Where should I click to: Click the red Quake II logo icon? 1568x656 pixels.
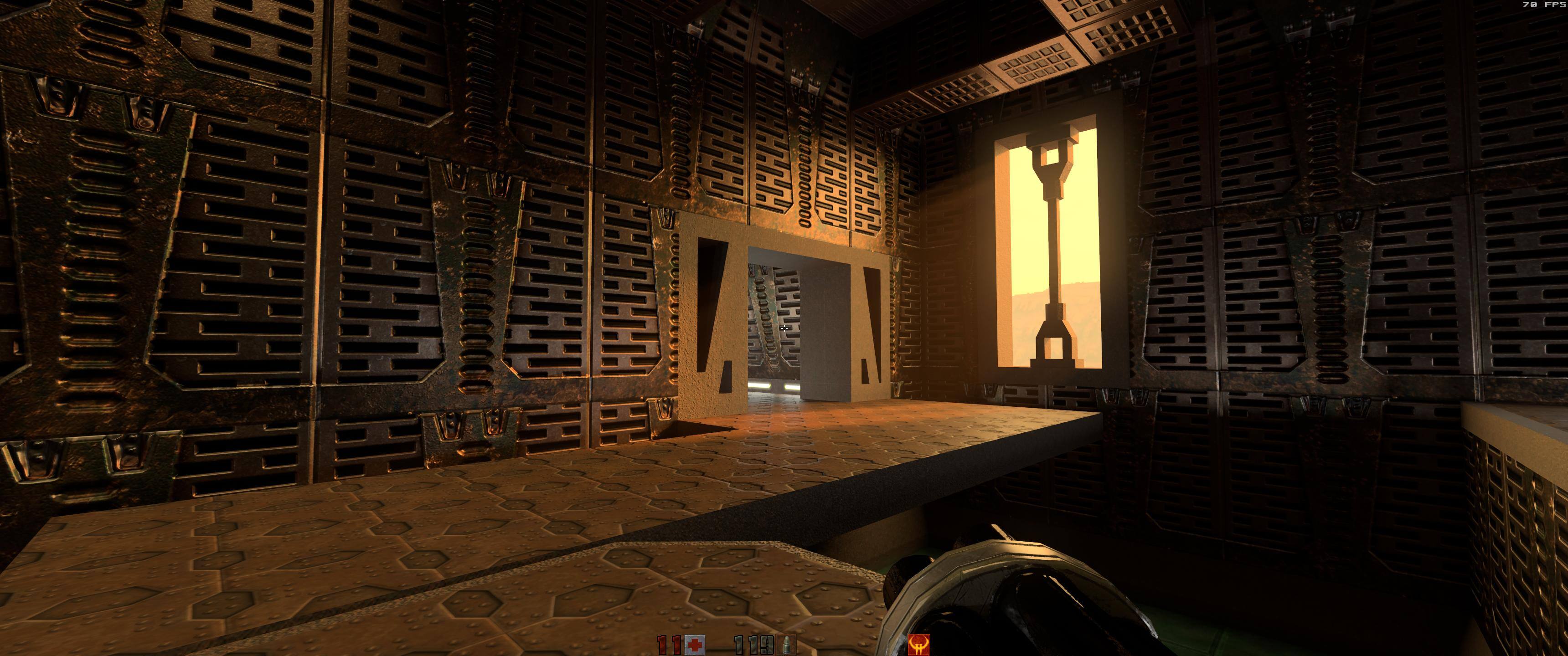tap(918, 645)
